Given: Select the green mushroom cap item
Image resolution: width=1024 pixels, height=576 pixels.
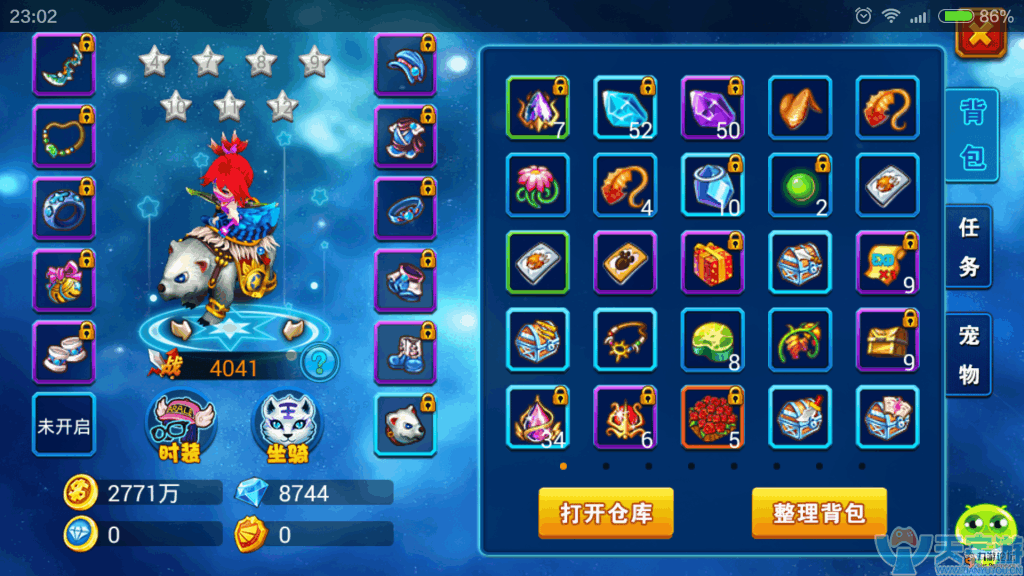Looking at the screenshot, I should point(713,339).
